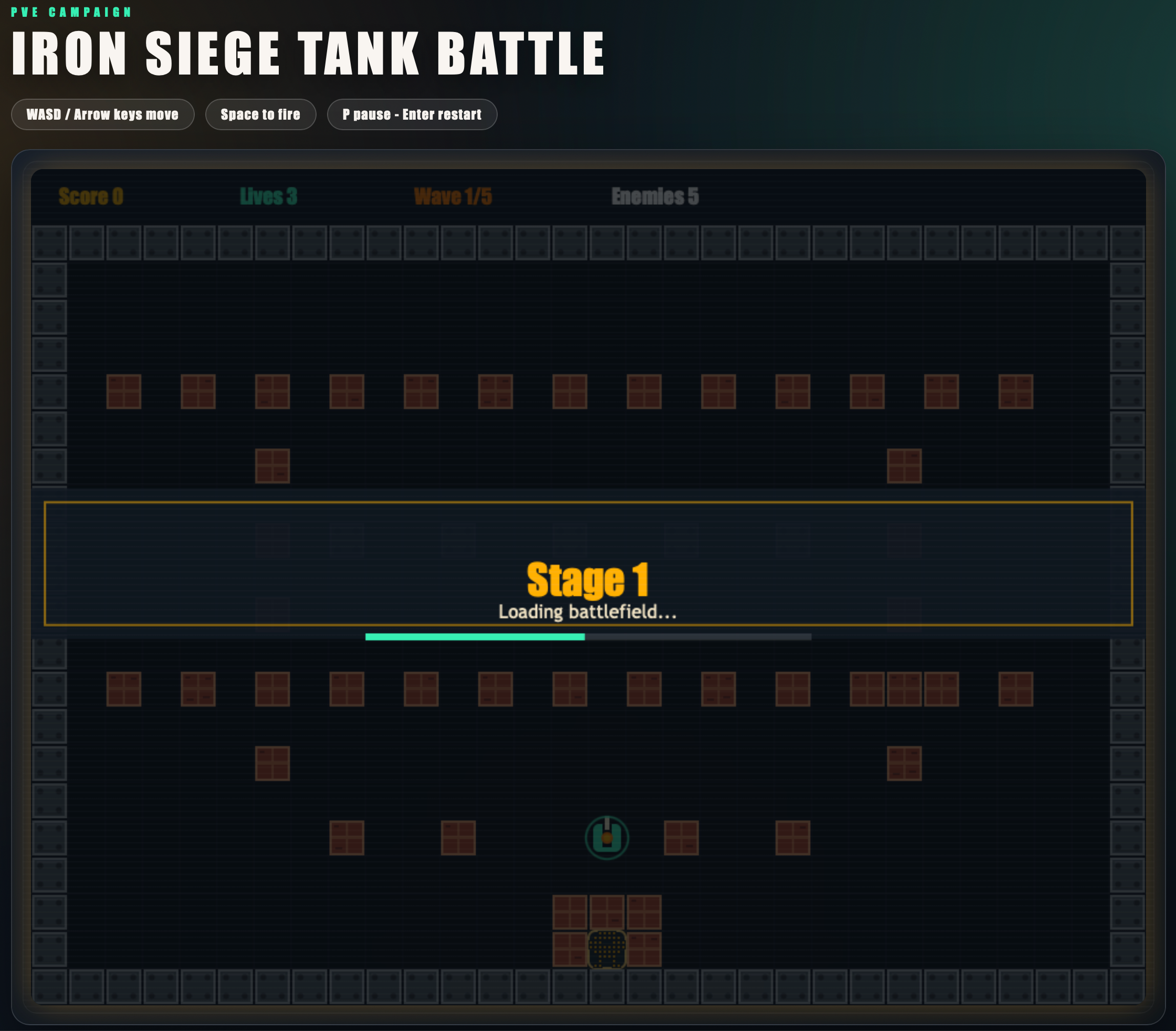Select the steel block in the top-right corner

tap(1127, 243)
